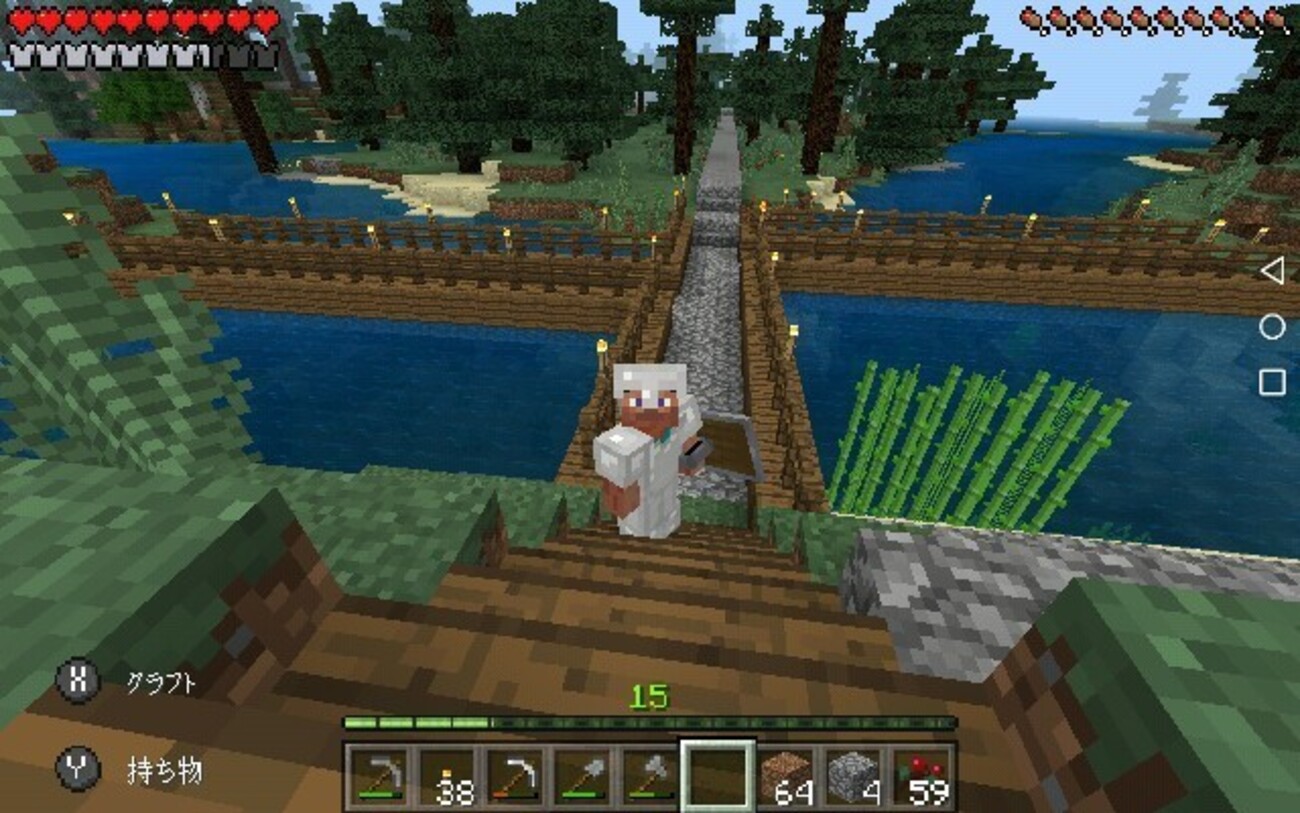Viewport: 1300px width, 813px height.
Task: Tap the Android back triangle button
Action: [x=1271, y=271]
